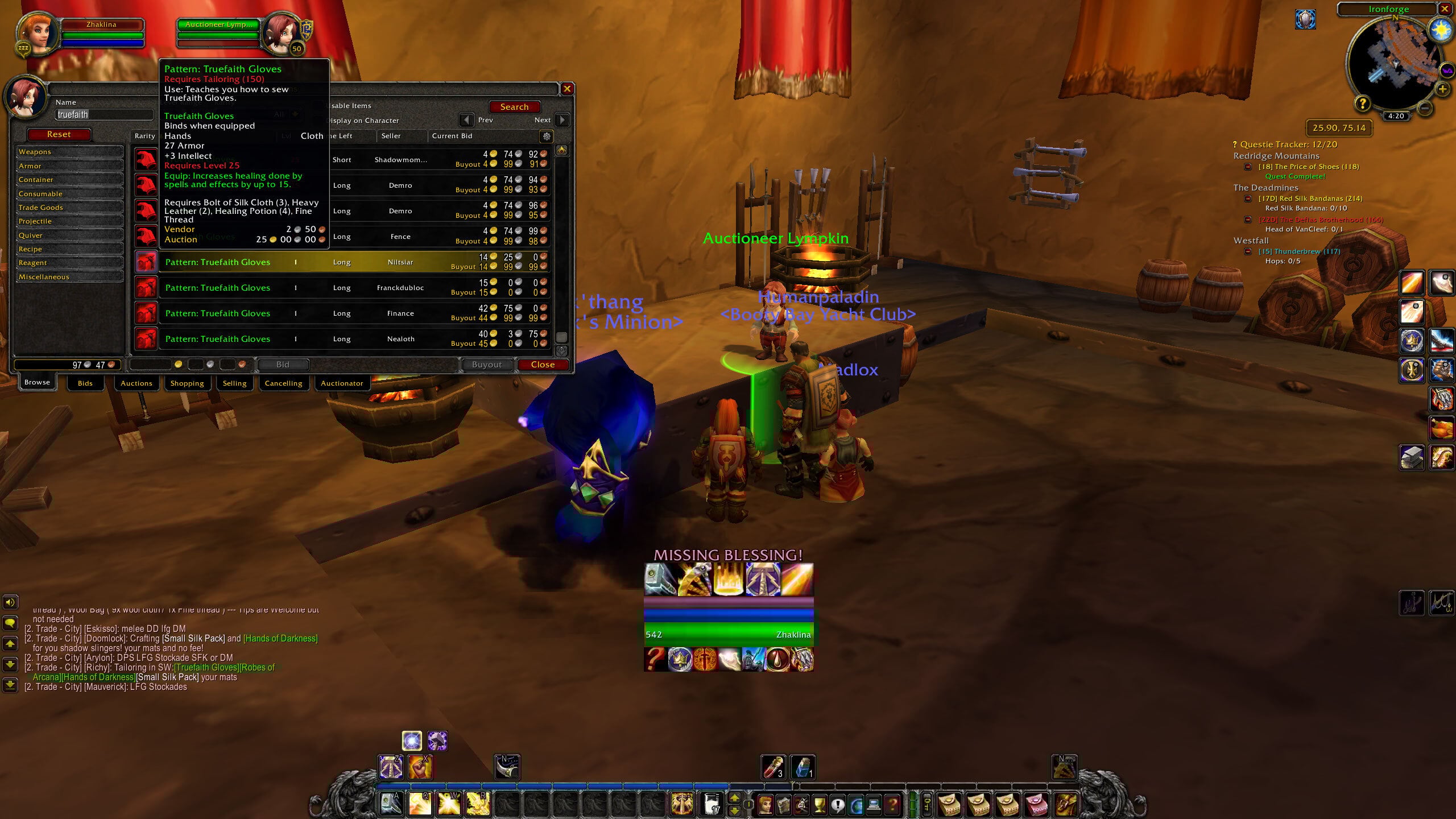Switch to the Bids tab

(x=85, y=383)
